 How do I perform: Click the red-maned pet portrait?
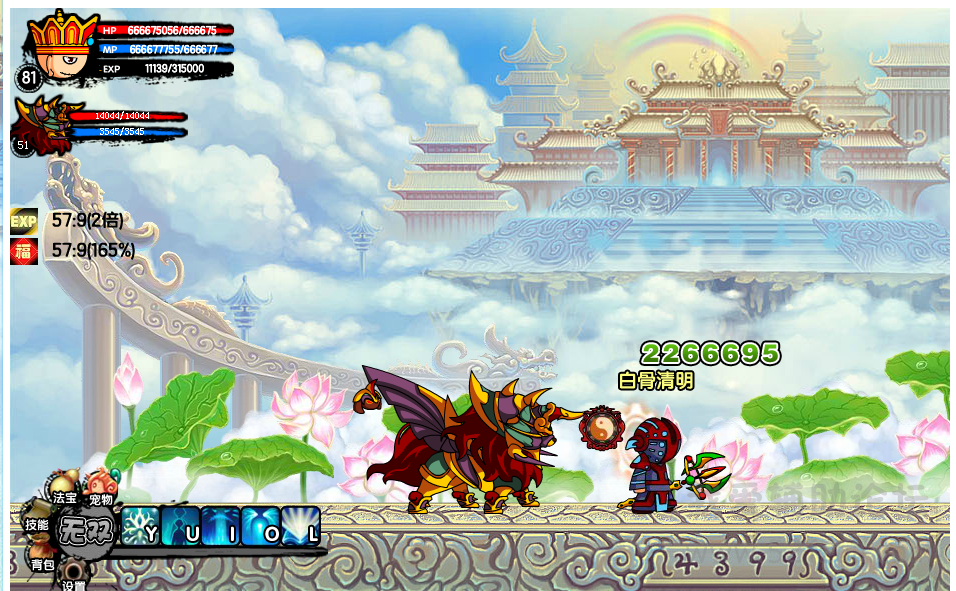pyautogui.click(x=40, y=125)
